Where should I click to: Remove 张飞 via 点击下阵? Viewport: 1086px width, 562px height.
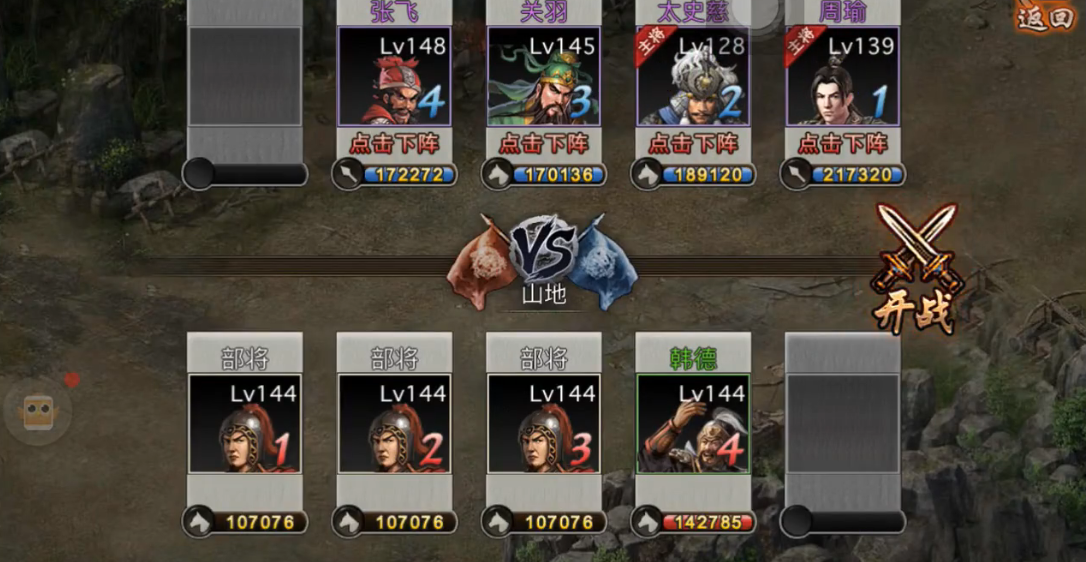(394, 143)
